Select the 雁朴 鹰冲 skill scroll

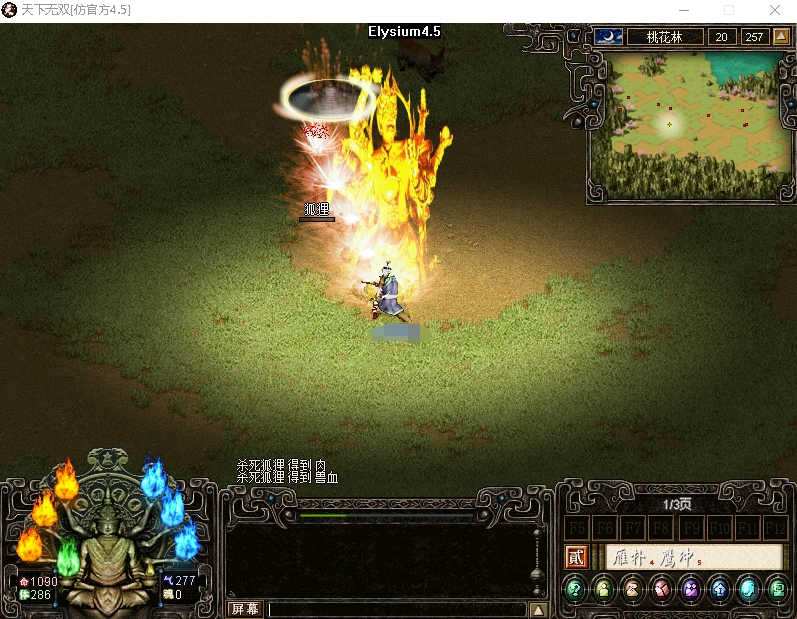click(x=692, y=557)
